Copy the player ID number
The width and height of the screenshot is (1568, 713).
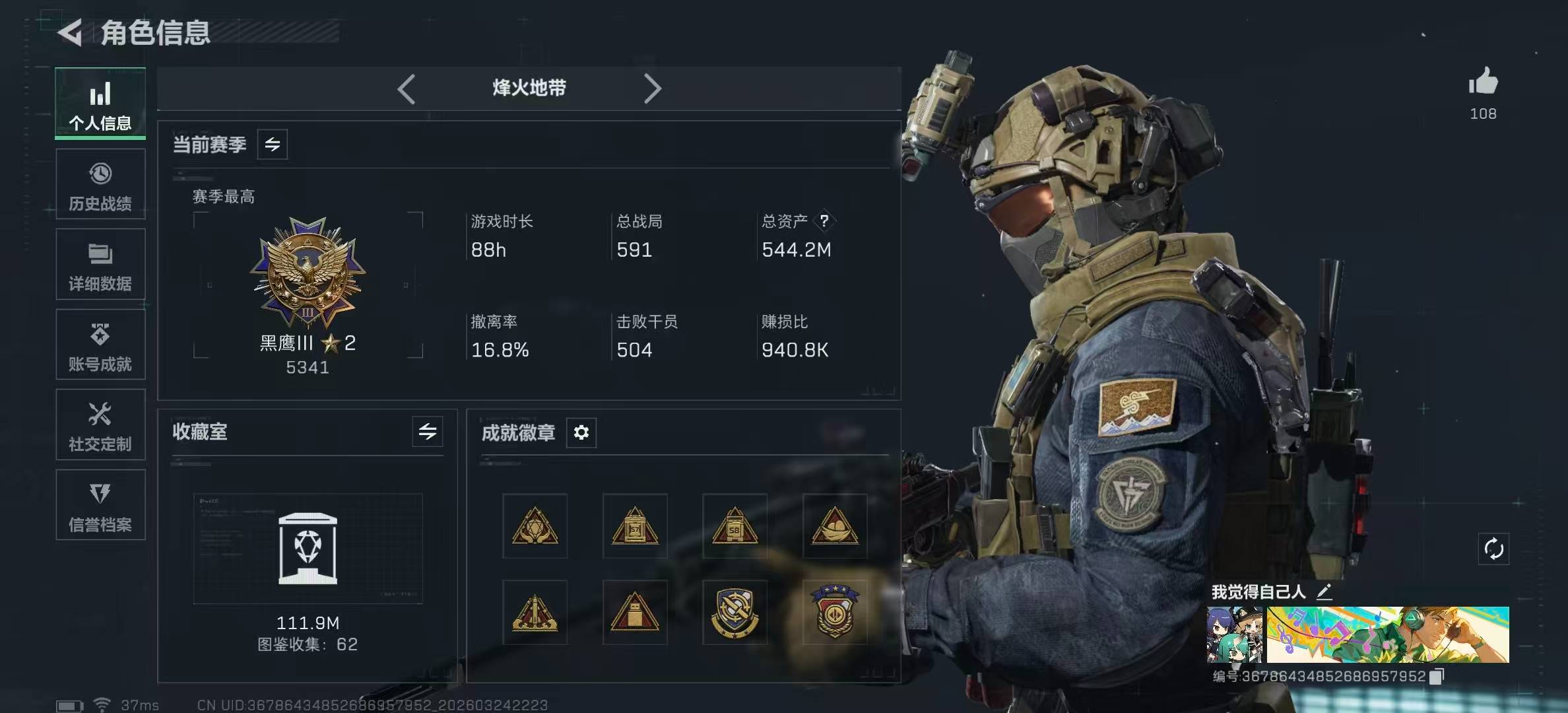(1437, 676)
